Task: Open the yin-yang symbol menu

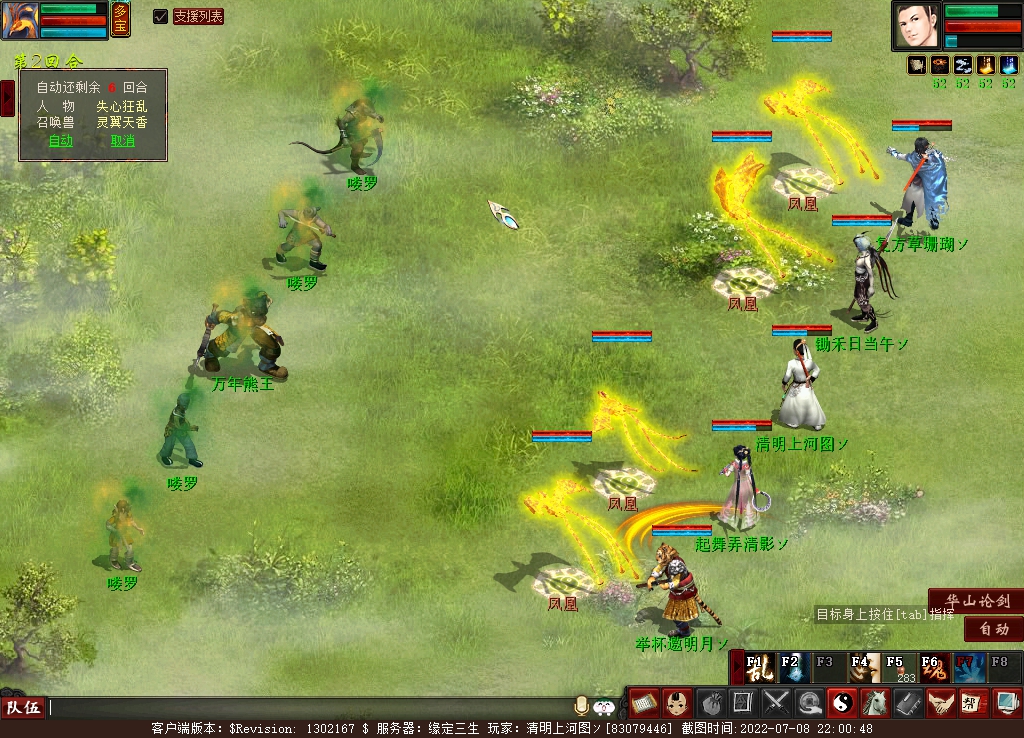Action: (x=842, y=703)
